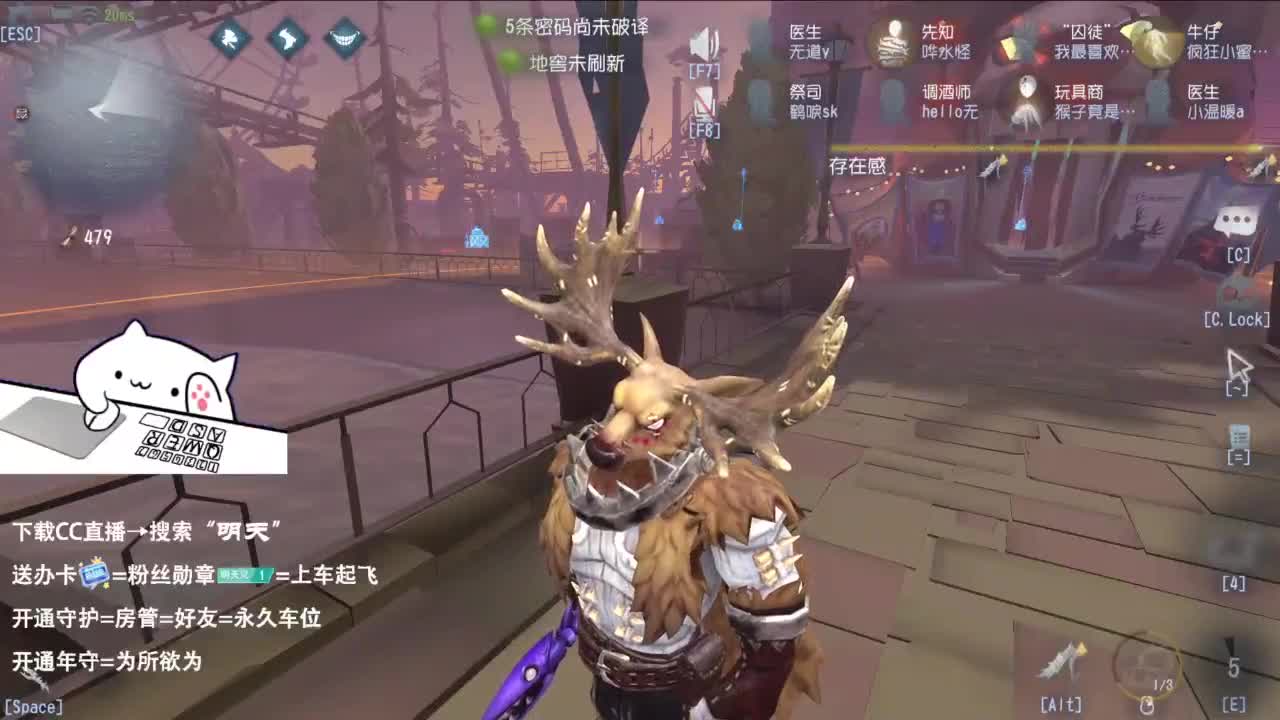This screenshot has height=720, width=1280.
Task: Toggle camera lock with [C.Lock] icon
Action: 1238,296
